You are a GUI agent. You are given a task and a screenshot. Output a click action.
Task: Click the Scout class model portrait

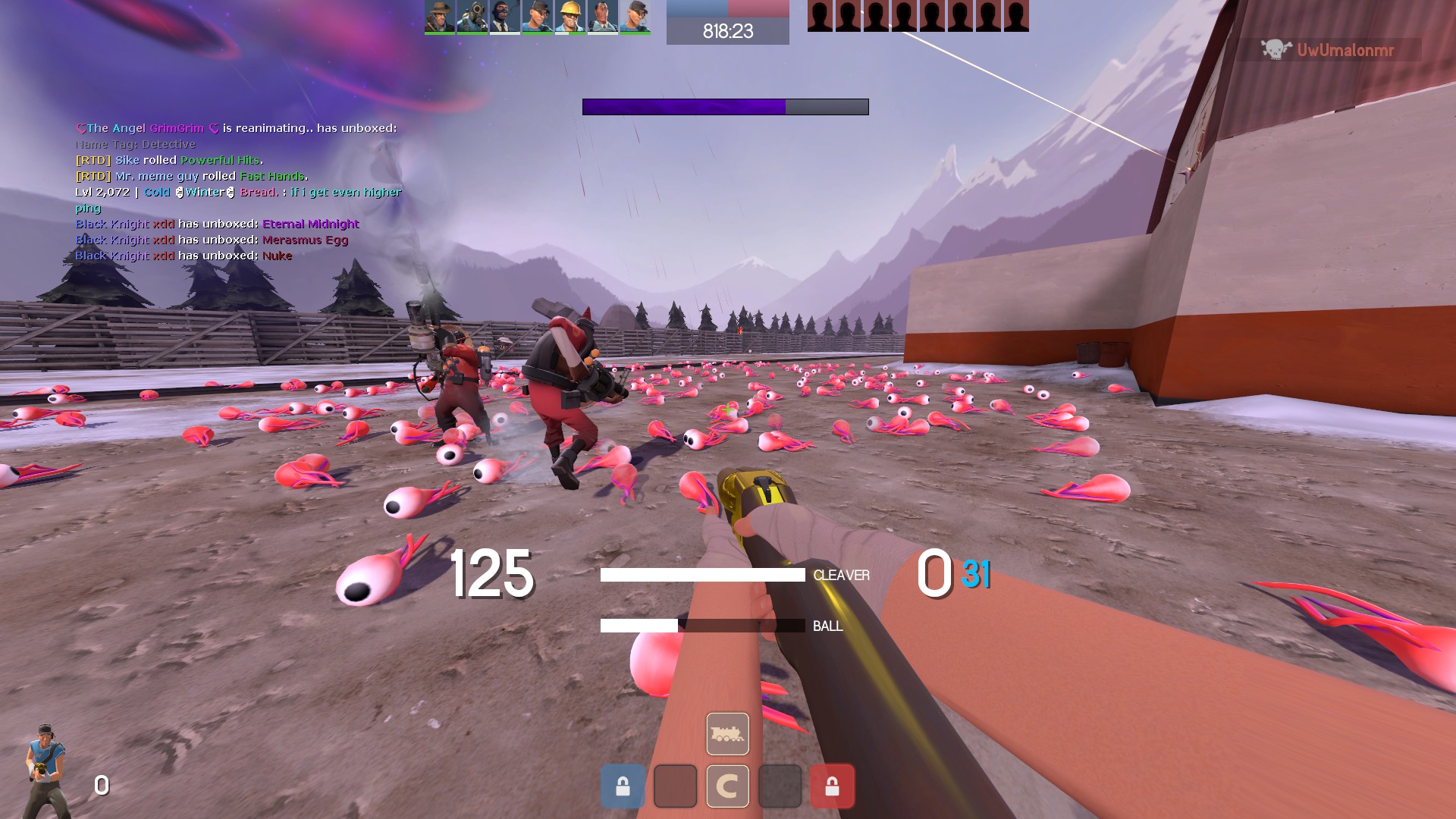(x=45, y=770)
